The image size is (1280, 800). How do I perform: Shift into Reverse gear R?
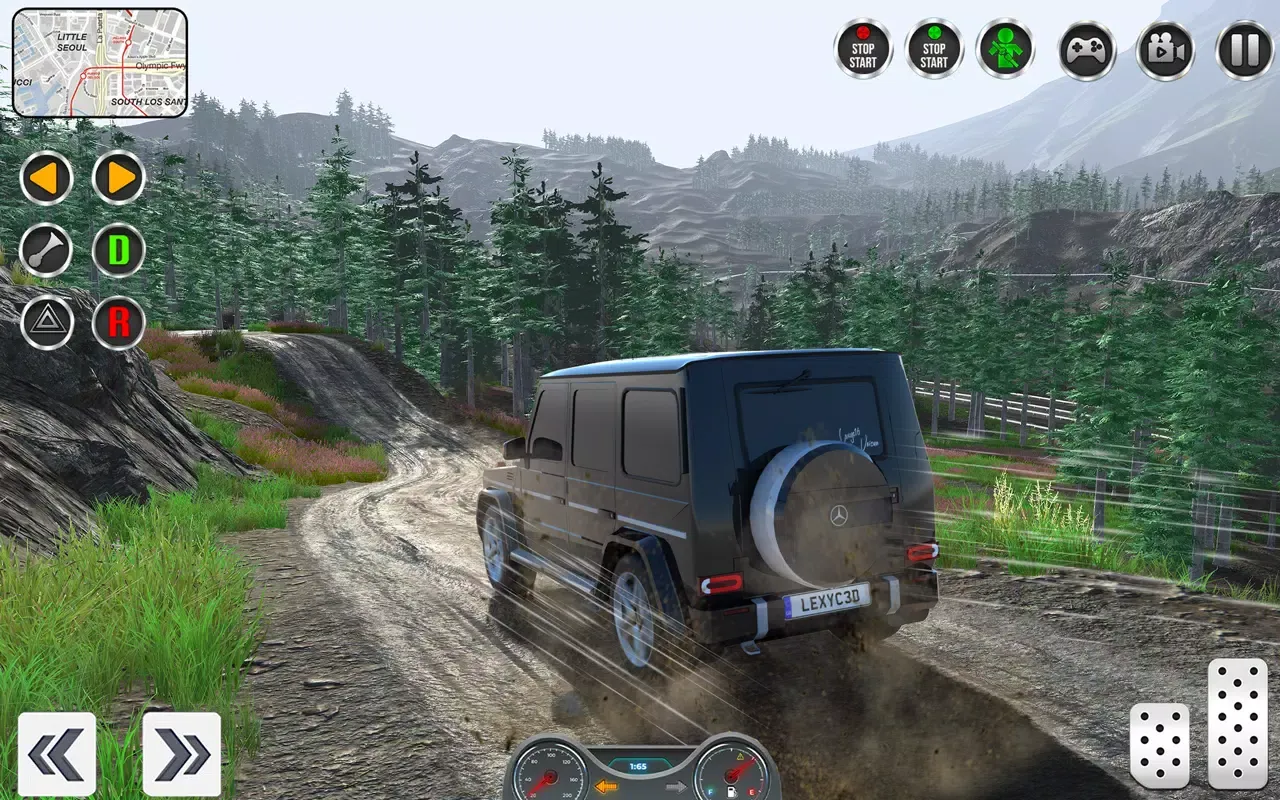(x=118, y=322)
